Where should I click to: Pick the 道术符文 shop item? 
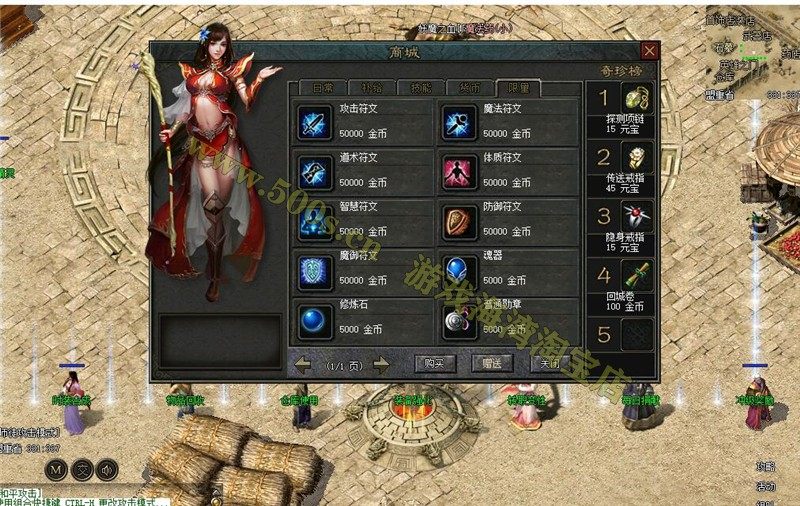click(316, 171)
